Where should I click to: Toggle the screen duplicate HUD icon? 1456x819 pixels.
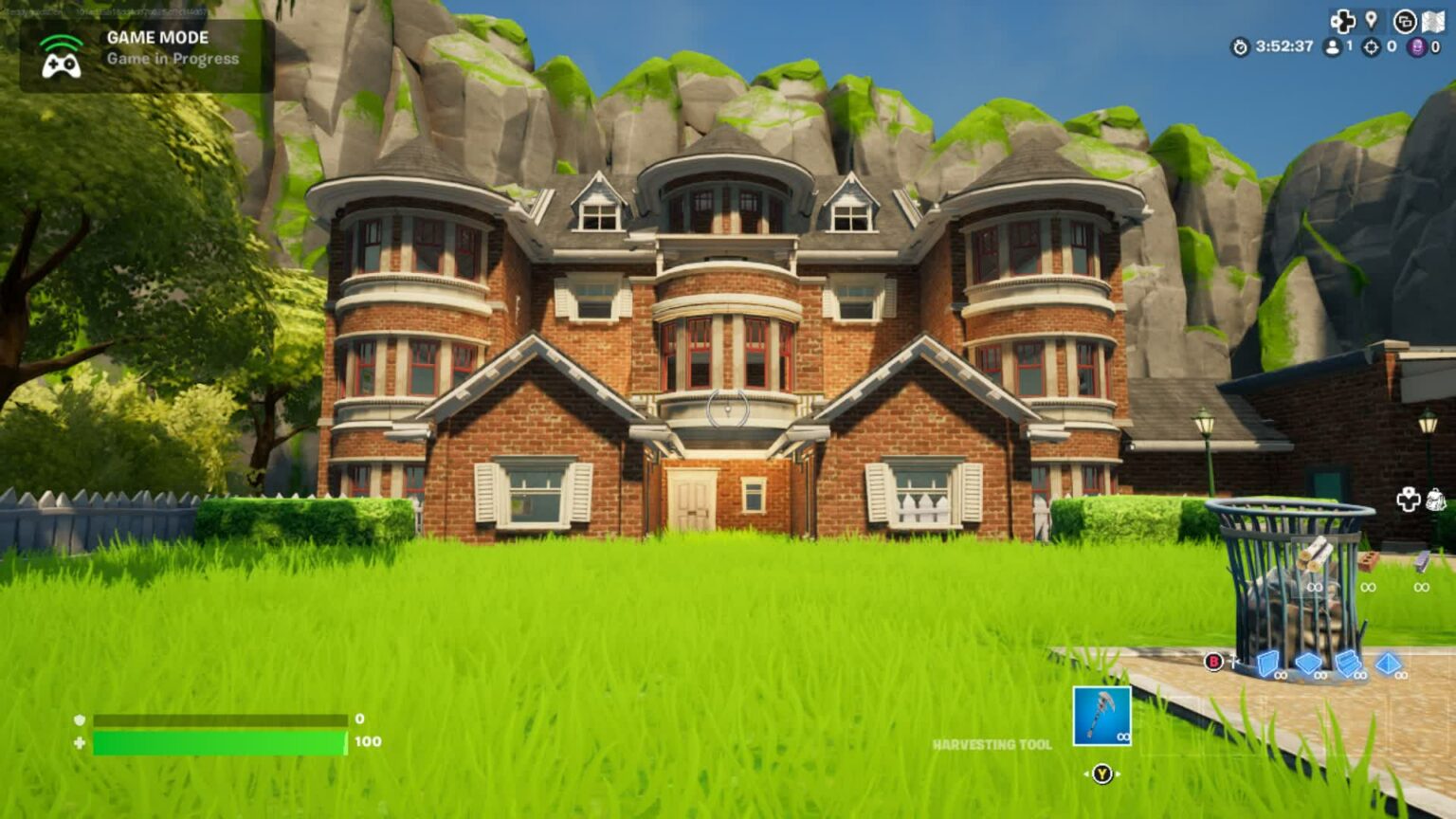pos(1405,21)
